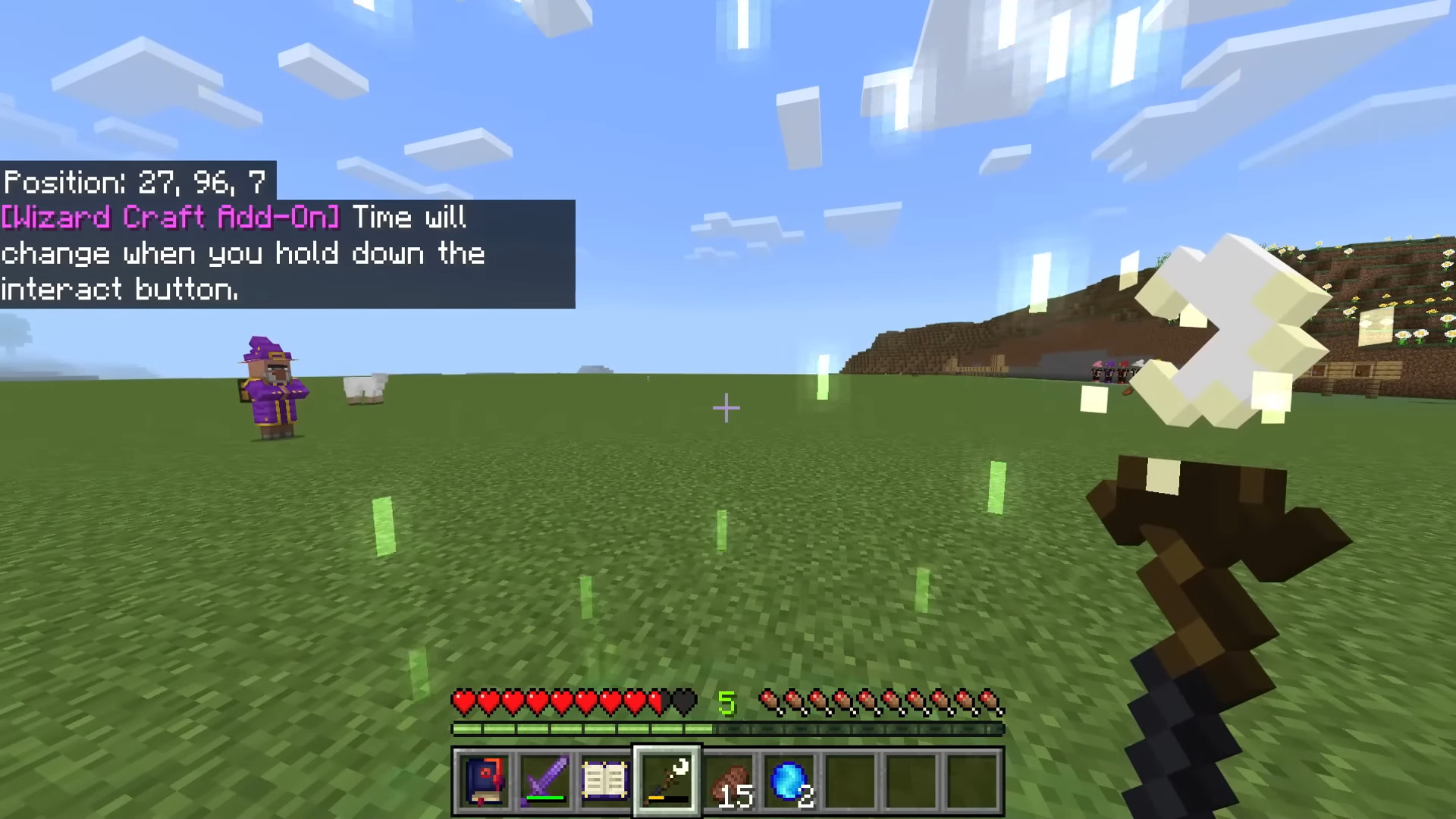Select the purple sword hotbar slot

(544, 781)
